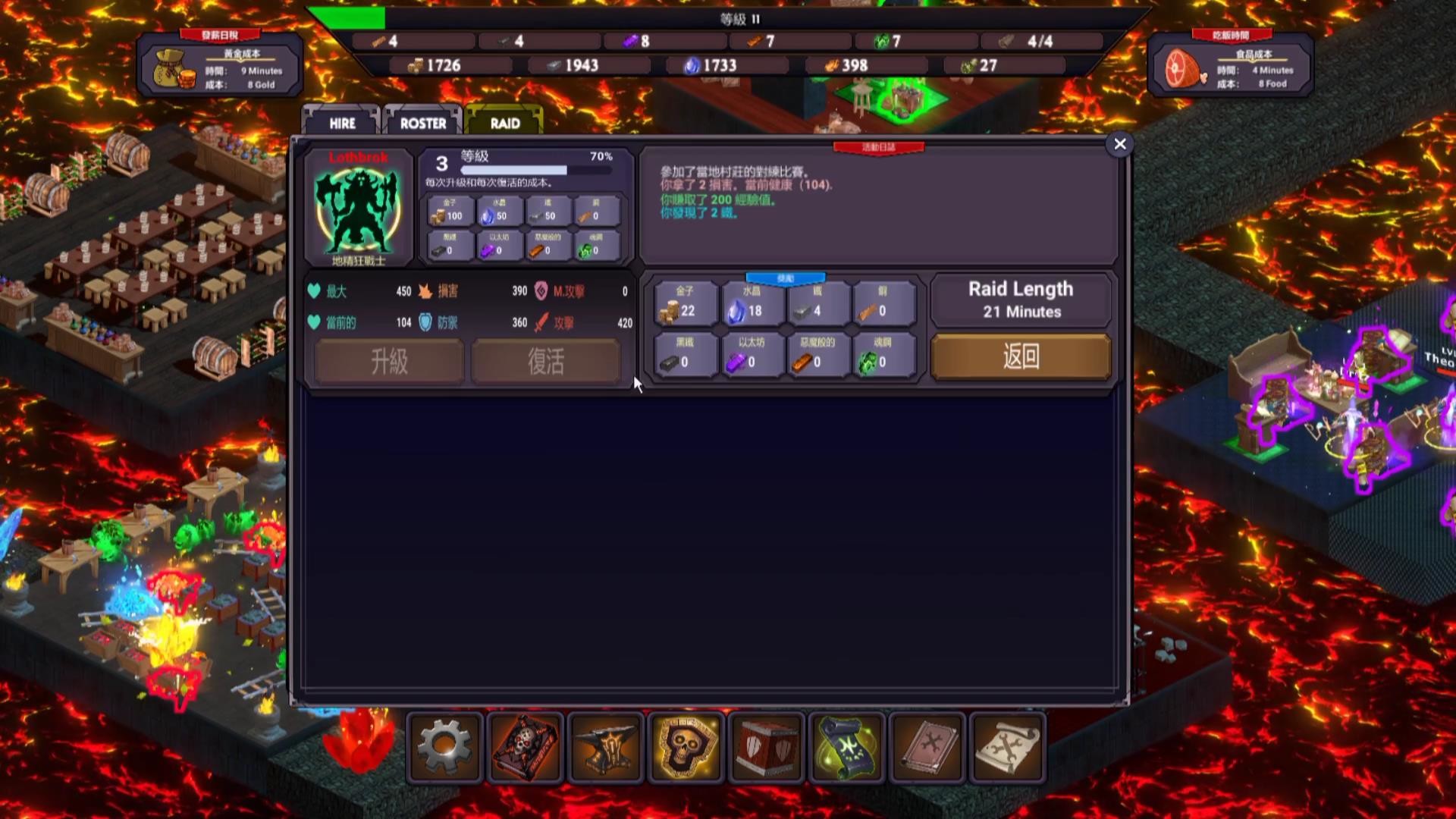The height and width of the screenshot is (819, 1456).
Task: Open the ROSTER tab
Action: [423, 123]
